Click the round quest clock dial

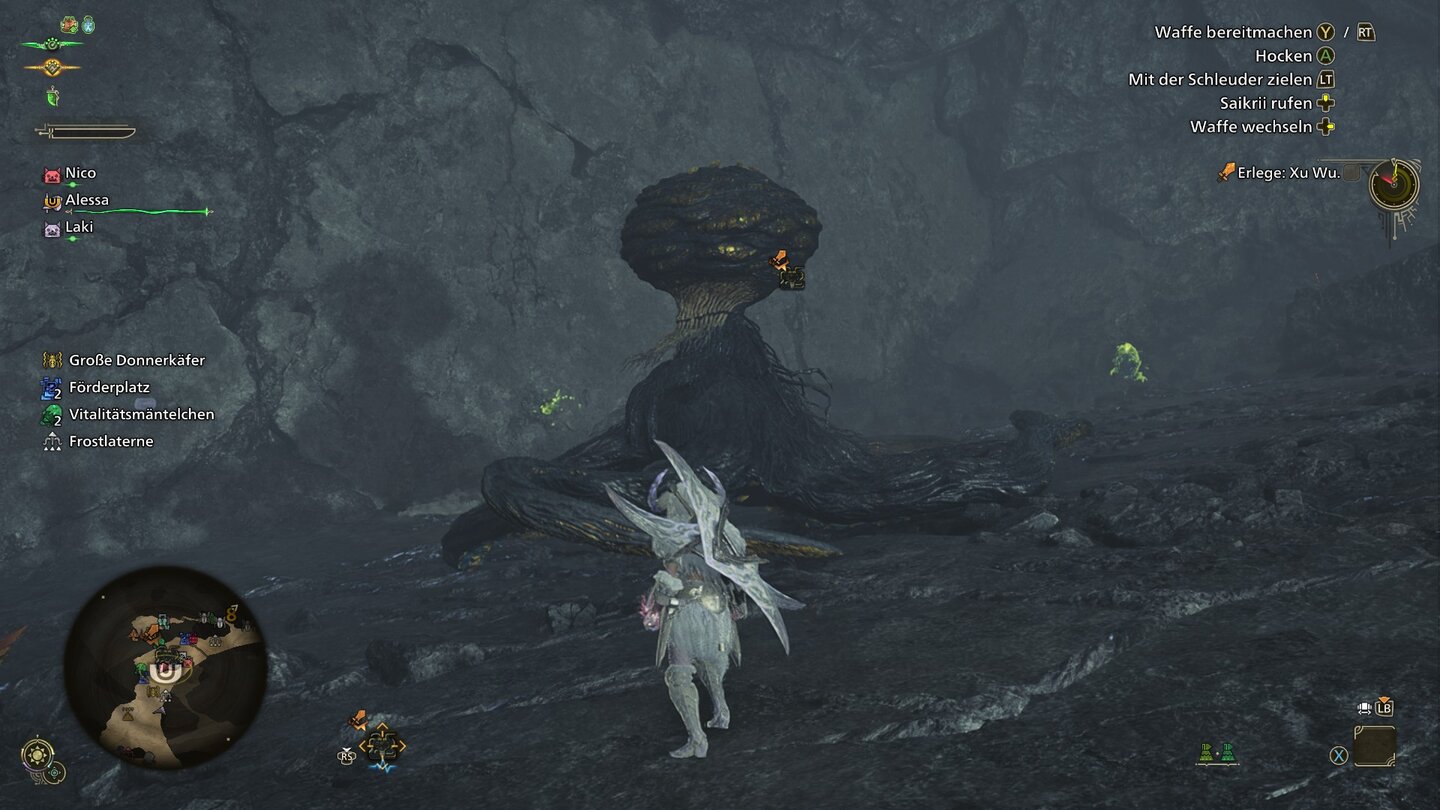point(1393,184)
